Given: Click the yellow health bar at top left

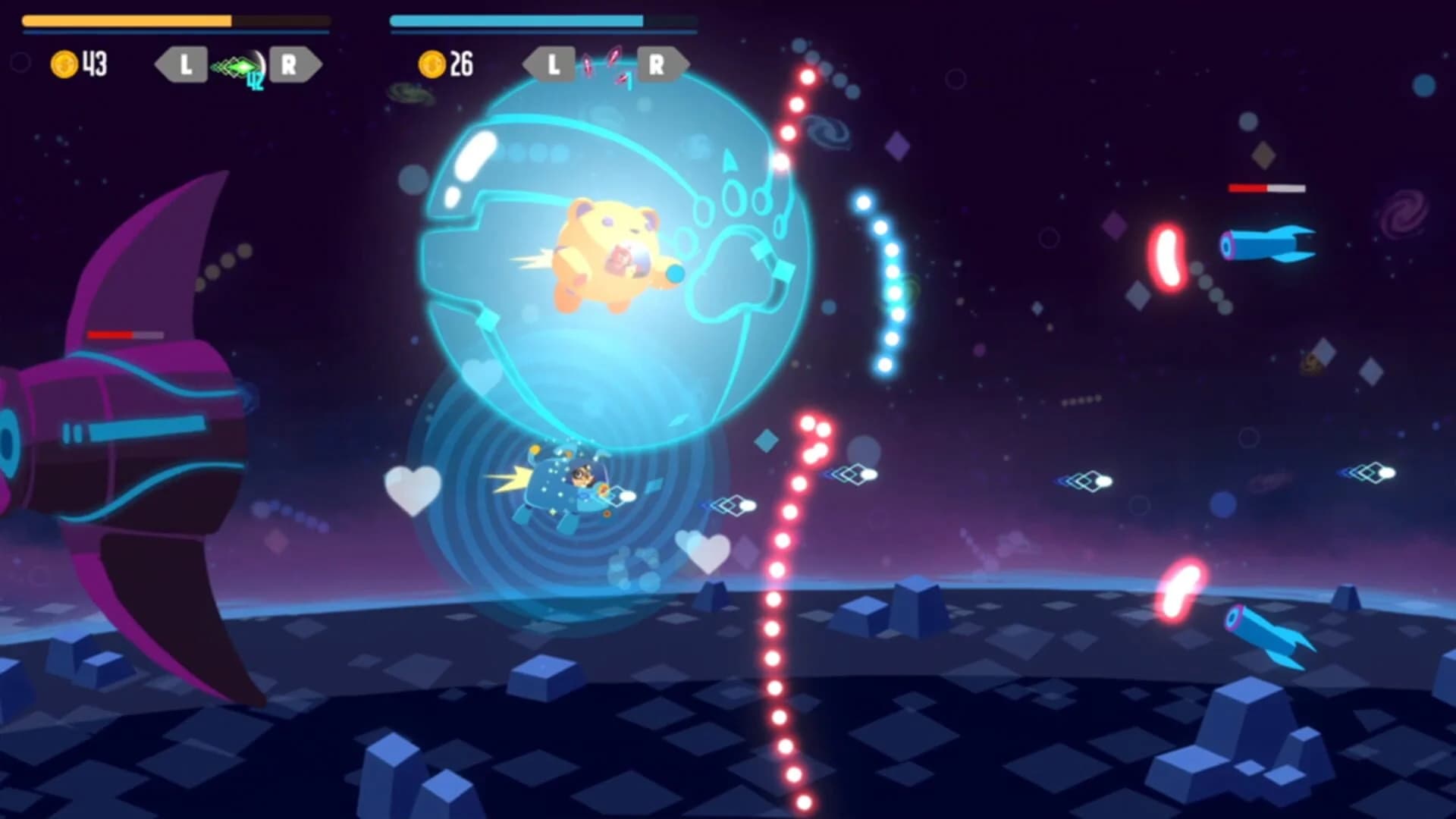Looking at the screenshot, I should (x=125, y=20).
